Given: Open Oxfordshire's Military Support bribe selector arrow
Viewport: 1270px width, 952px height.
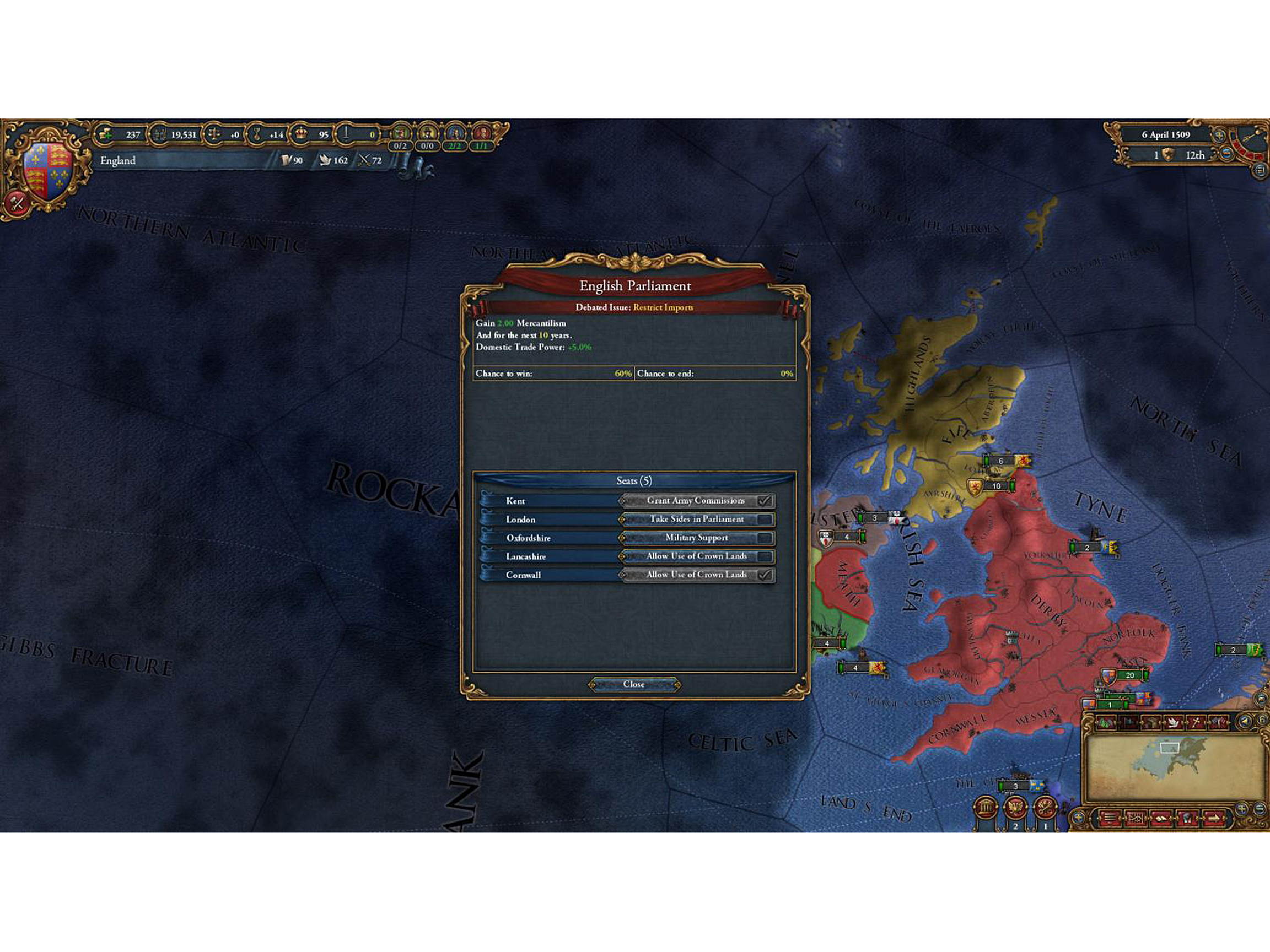Looking at the screenshot, I should [x=623, y=538].
